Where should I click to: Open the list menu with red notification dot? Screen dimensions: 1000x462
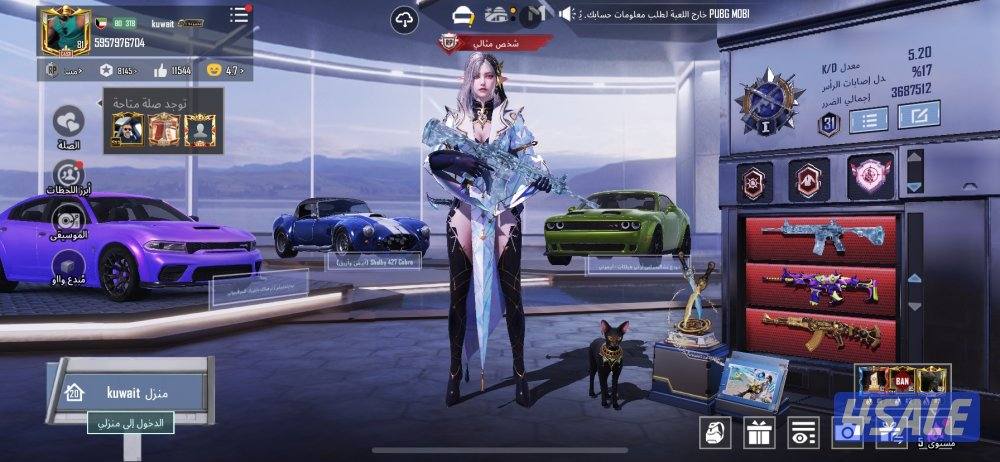tap(239, 15)
